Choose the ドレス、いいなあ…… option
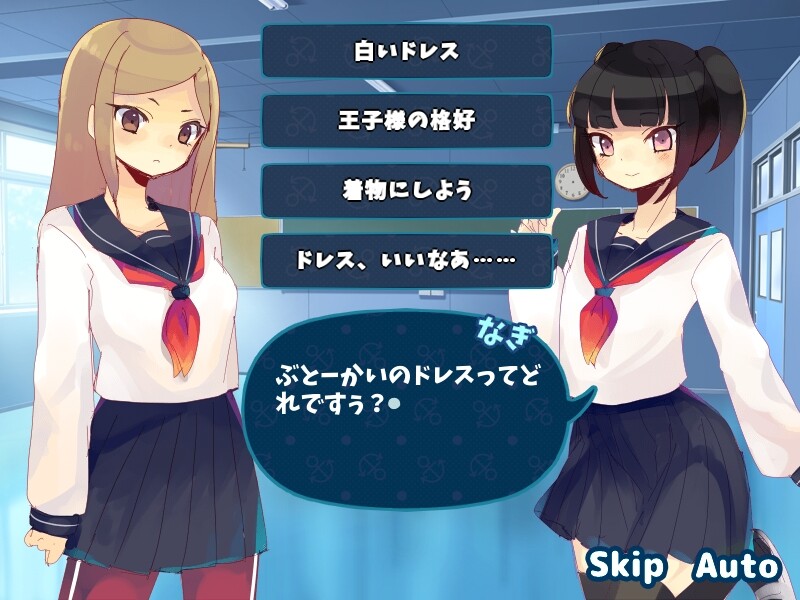800x600 pixels. 406,261
